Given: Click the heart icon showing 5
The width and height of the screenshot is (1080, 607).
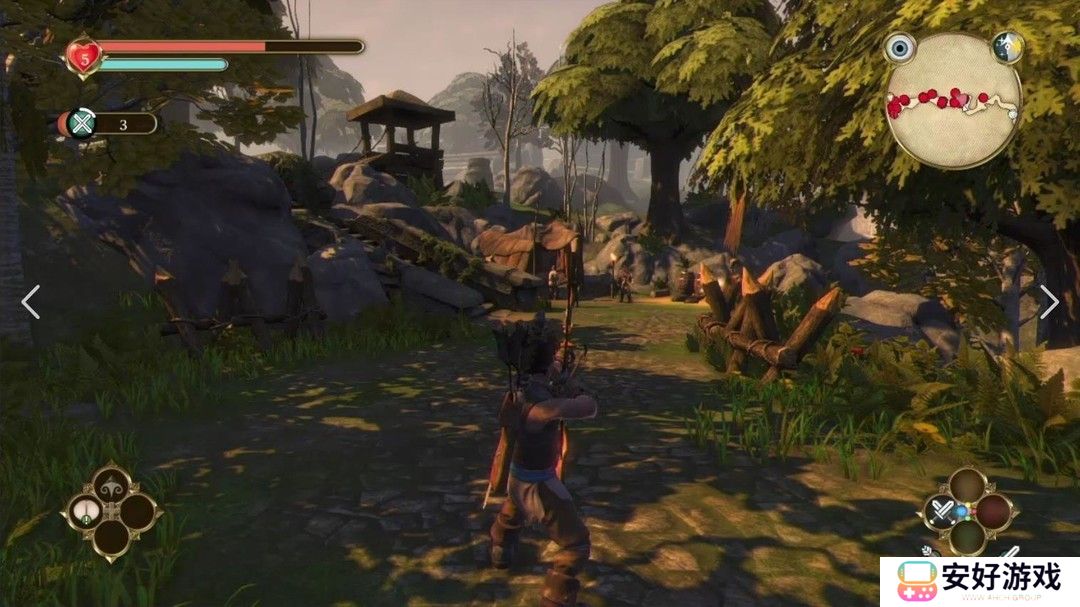Looking at the screenshot, I should pyautogui.click(x=83, y=56).
